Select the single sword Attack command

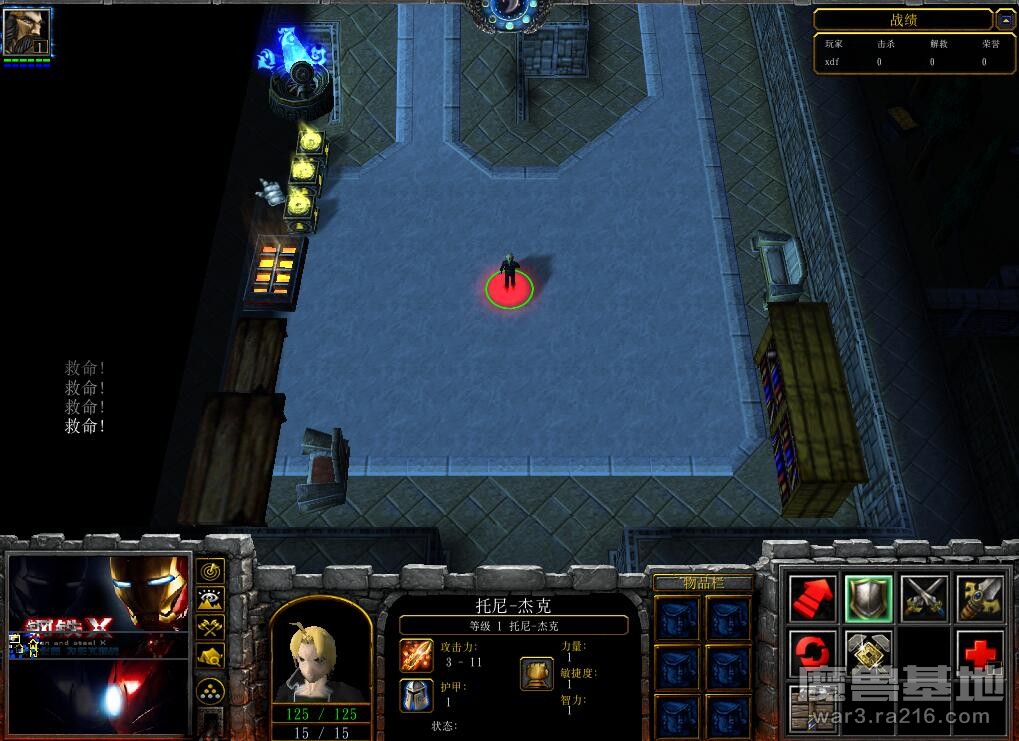click(x=980, y=598)
